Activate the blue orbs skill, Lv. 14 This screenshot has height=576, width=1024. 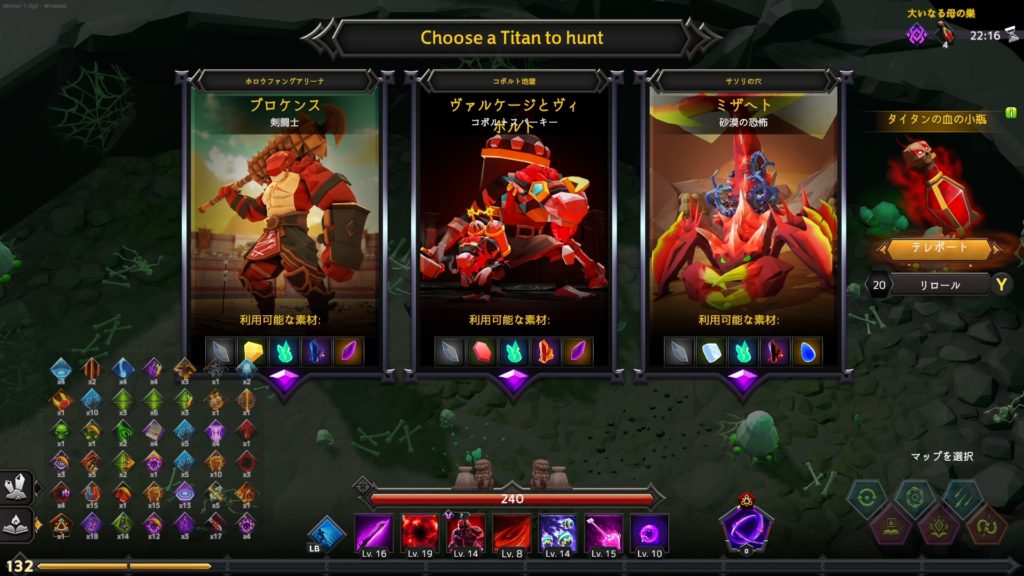558,532
